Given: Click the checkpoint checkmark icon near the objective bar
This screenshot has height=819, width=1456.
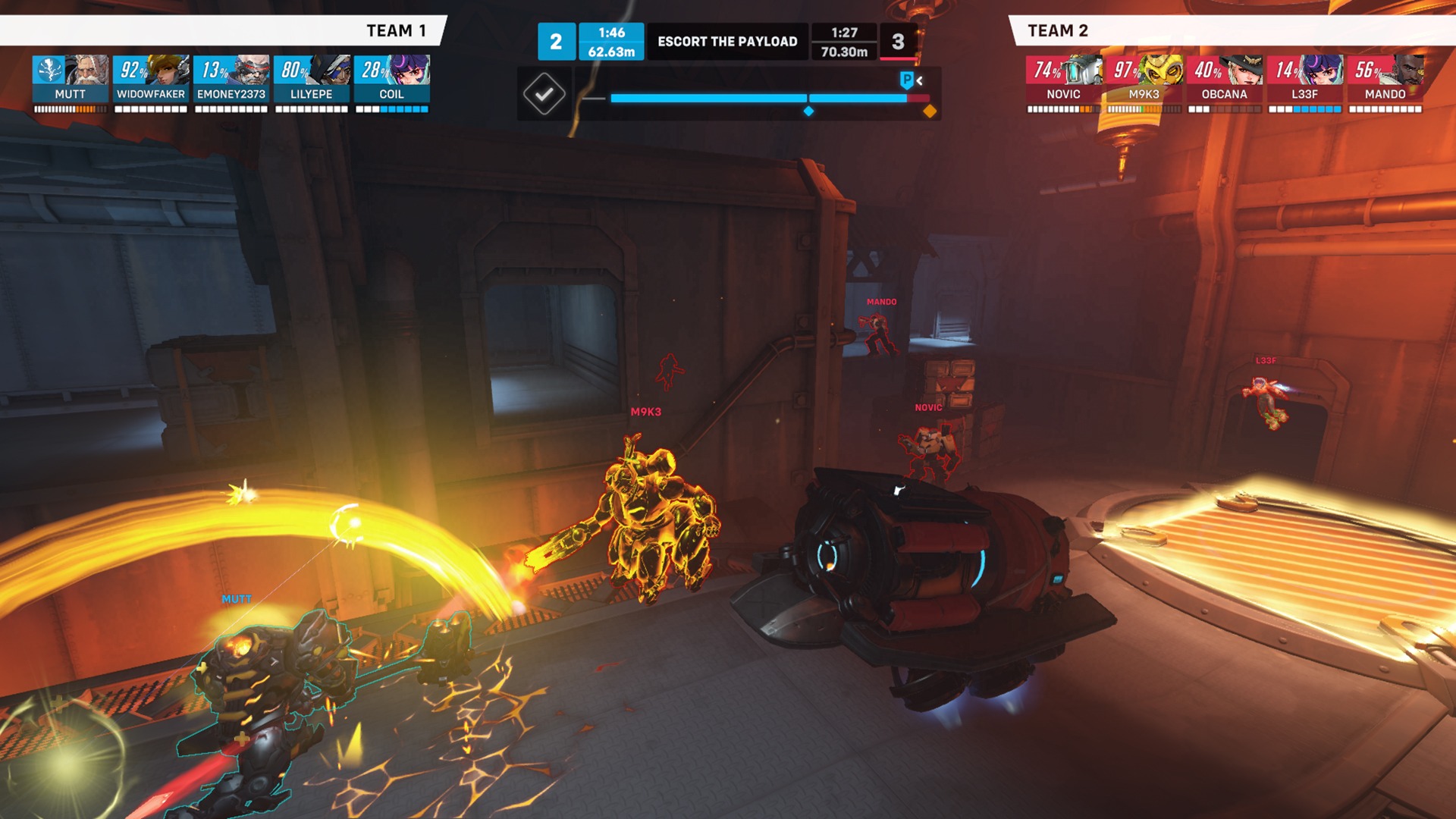Looking at the screenshot, I should pos(543,93).
